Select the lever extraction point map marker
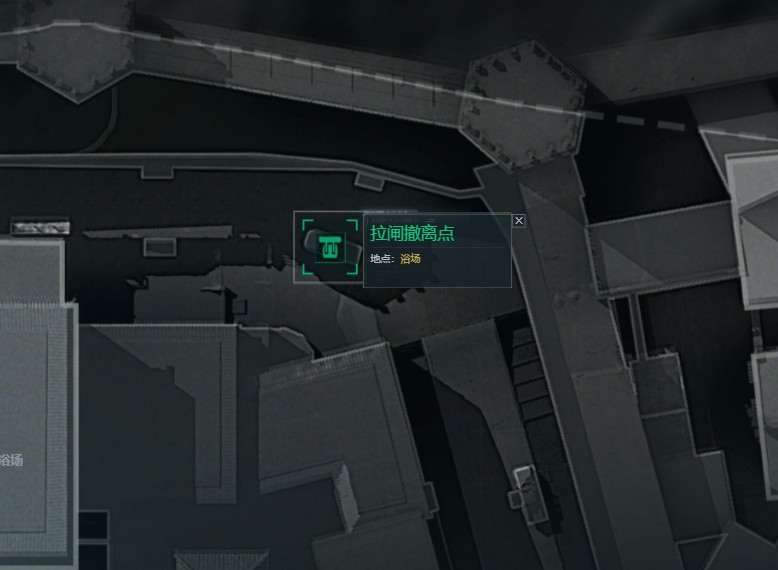This screenshot has height=570, width=778. point(329,247)
